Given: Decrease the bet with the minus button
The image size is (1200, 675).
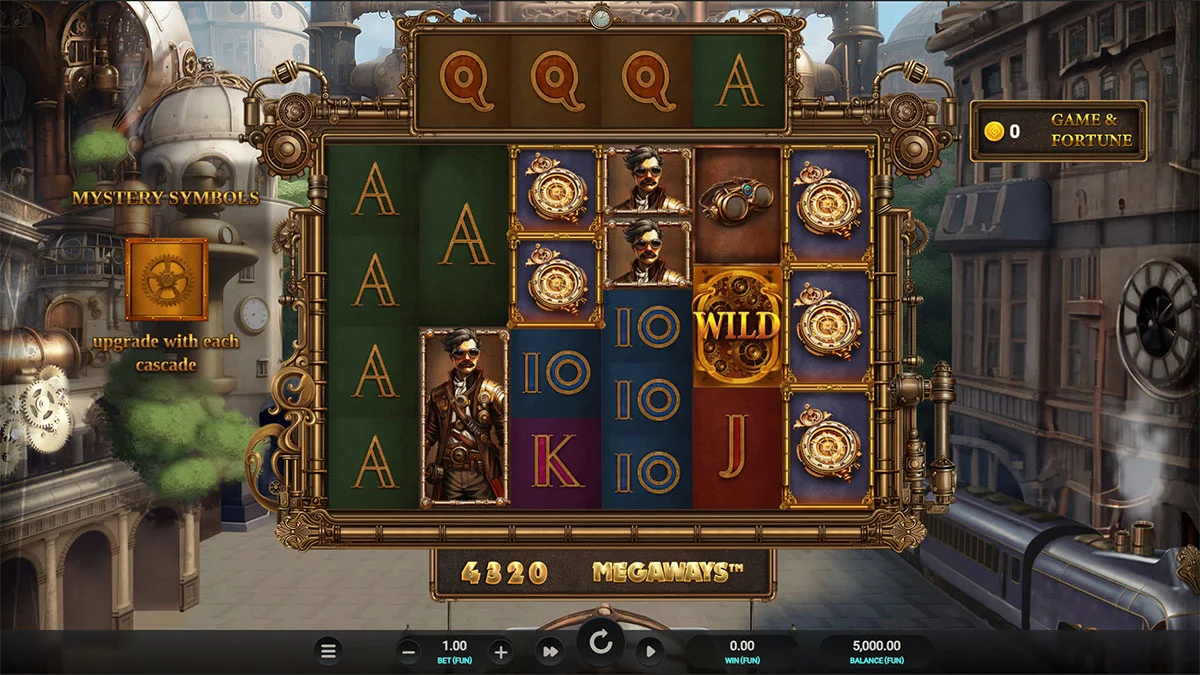Looking at the screenshot, I should (x=409, y=652).
